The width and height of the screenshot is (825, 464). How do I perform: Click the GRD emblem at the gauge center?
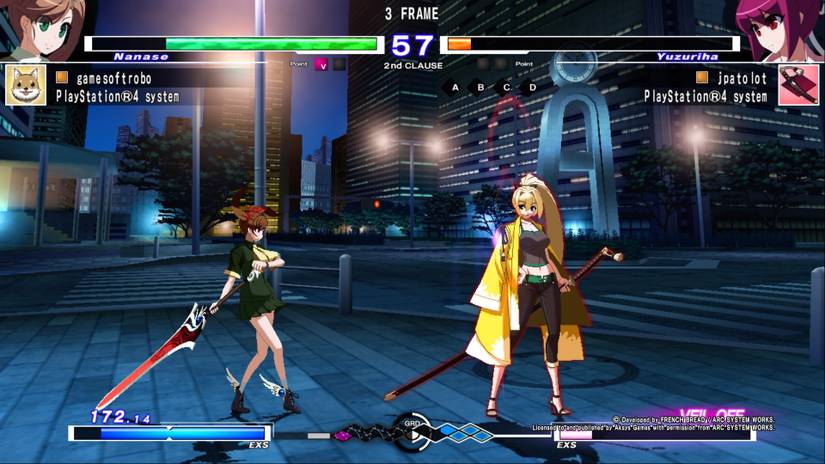point(412,428)
